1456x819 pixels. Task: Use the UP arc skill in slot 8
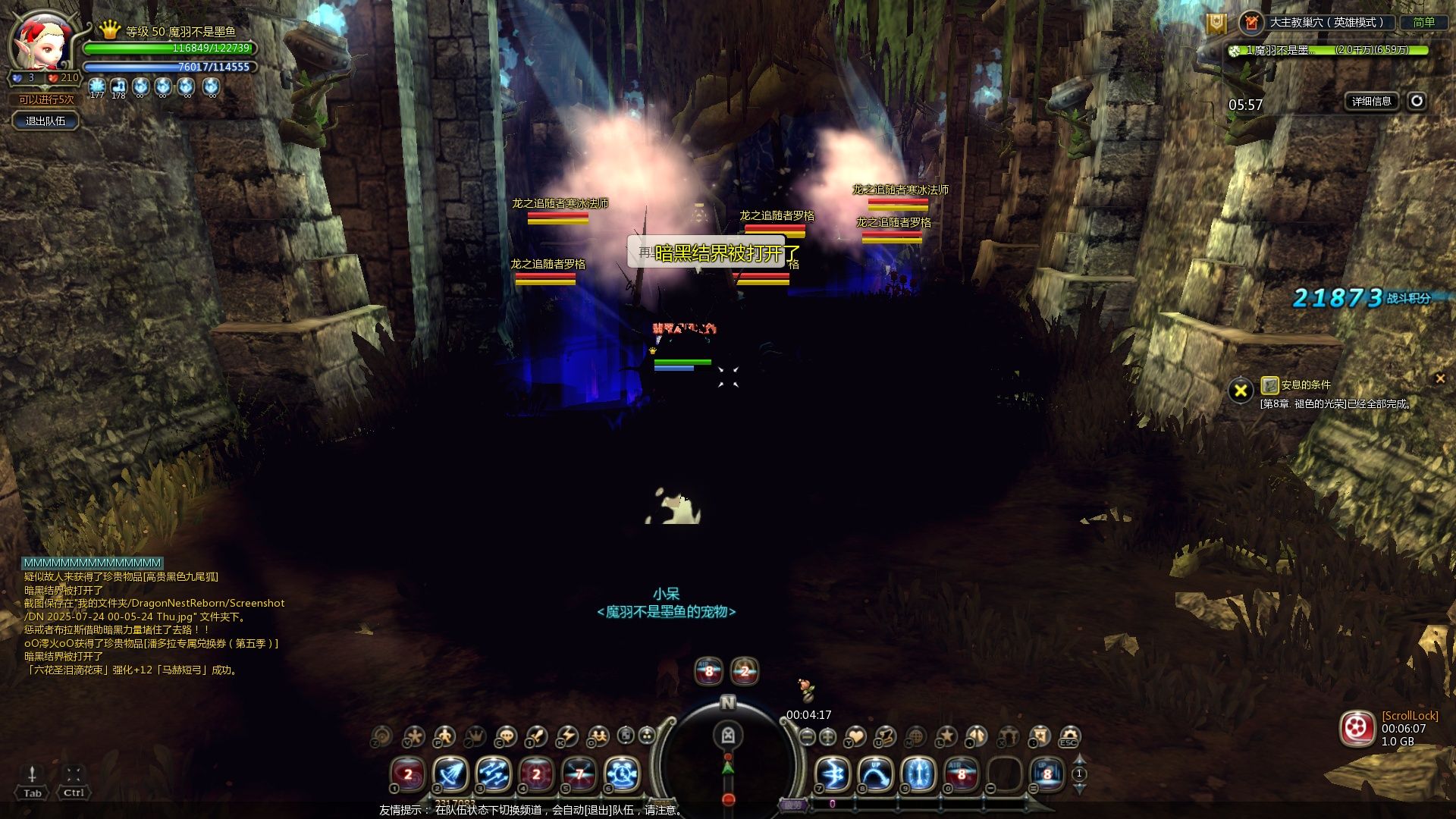click(875, 775)
